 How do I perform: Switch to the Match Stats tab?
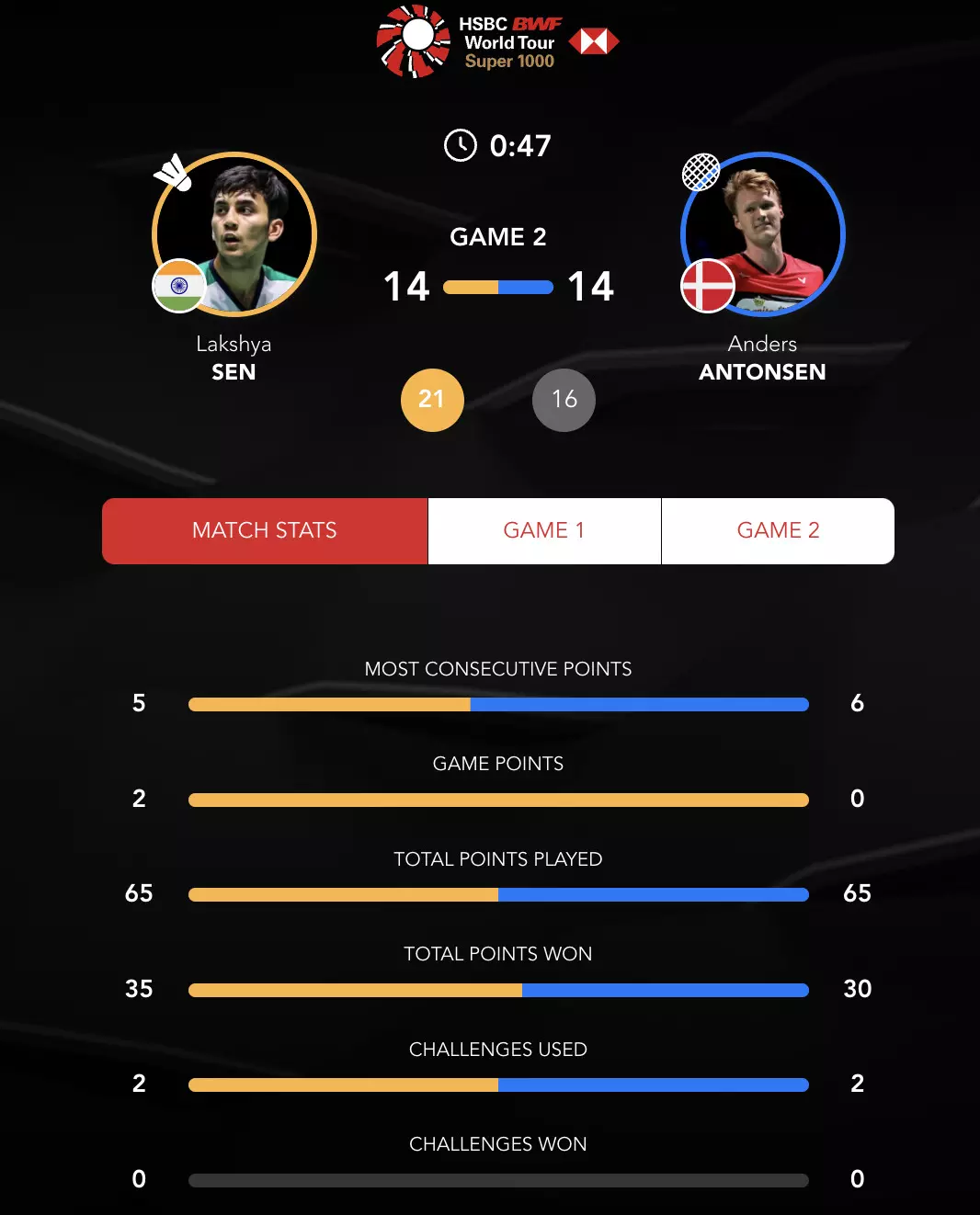[265, 530]
